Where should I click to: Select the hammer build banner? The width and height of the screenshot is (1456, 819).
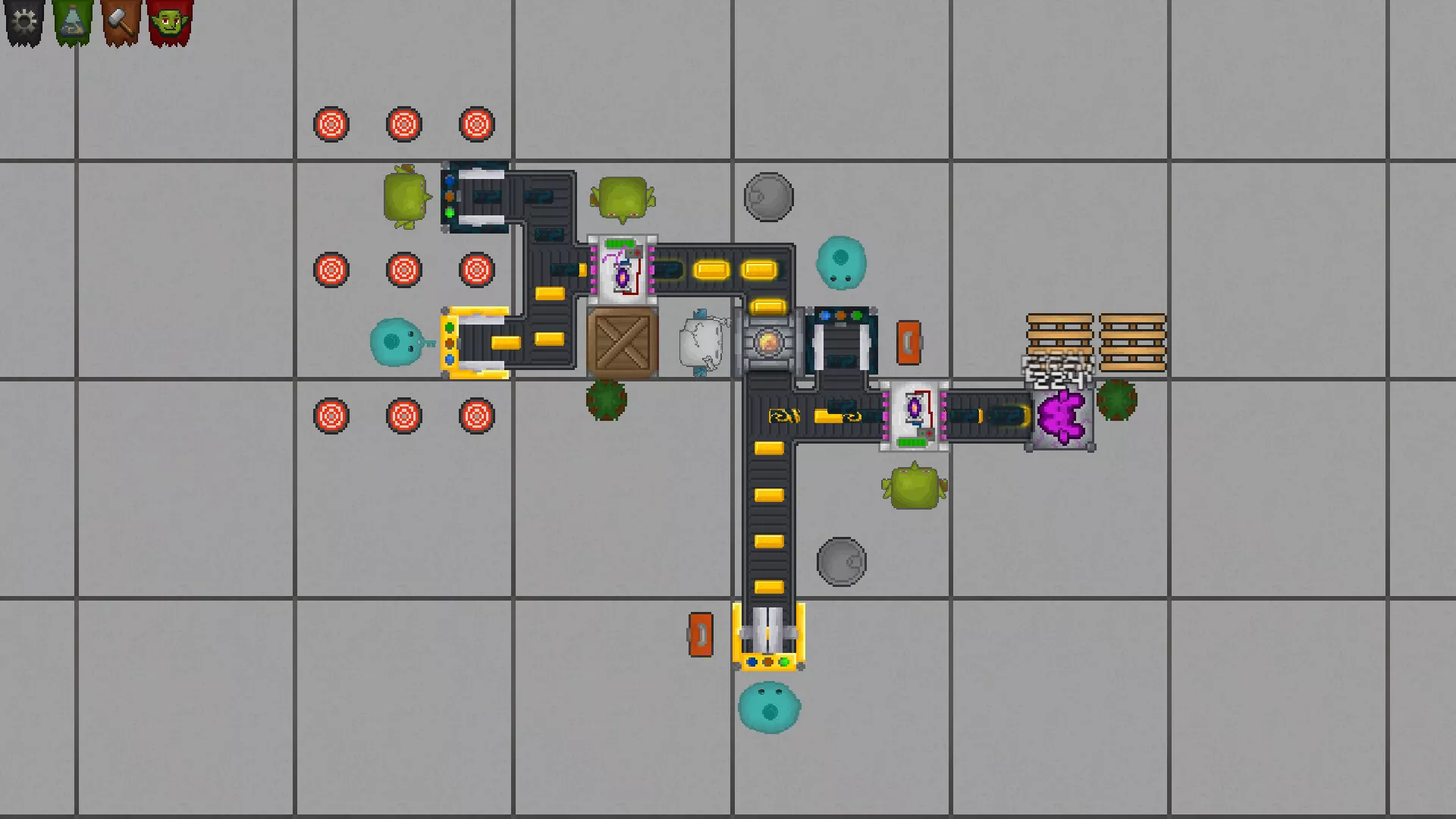[121, 22]
